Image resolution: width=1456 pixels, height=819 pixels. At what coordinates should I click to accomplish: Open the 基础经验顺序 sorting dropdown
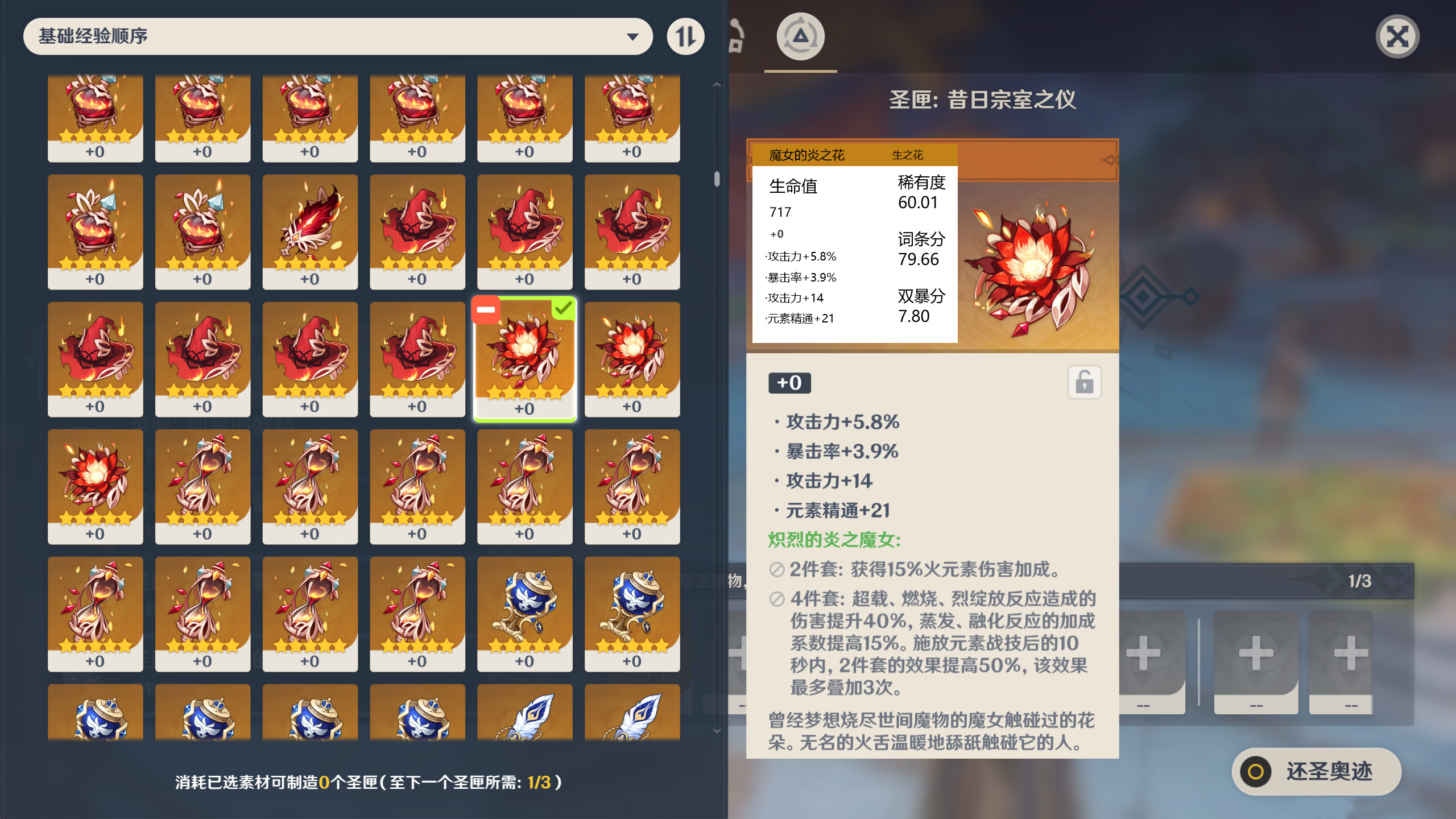pyautogui.click(x=337, y=36)
